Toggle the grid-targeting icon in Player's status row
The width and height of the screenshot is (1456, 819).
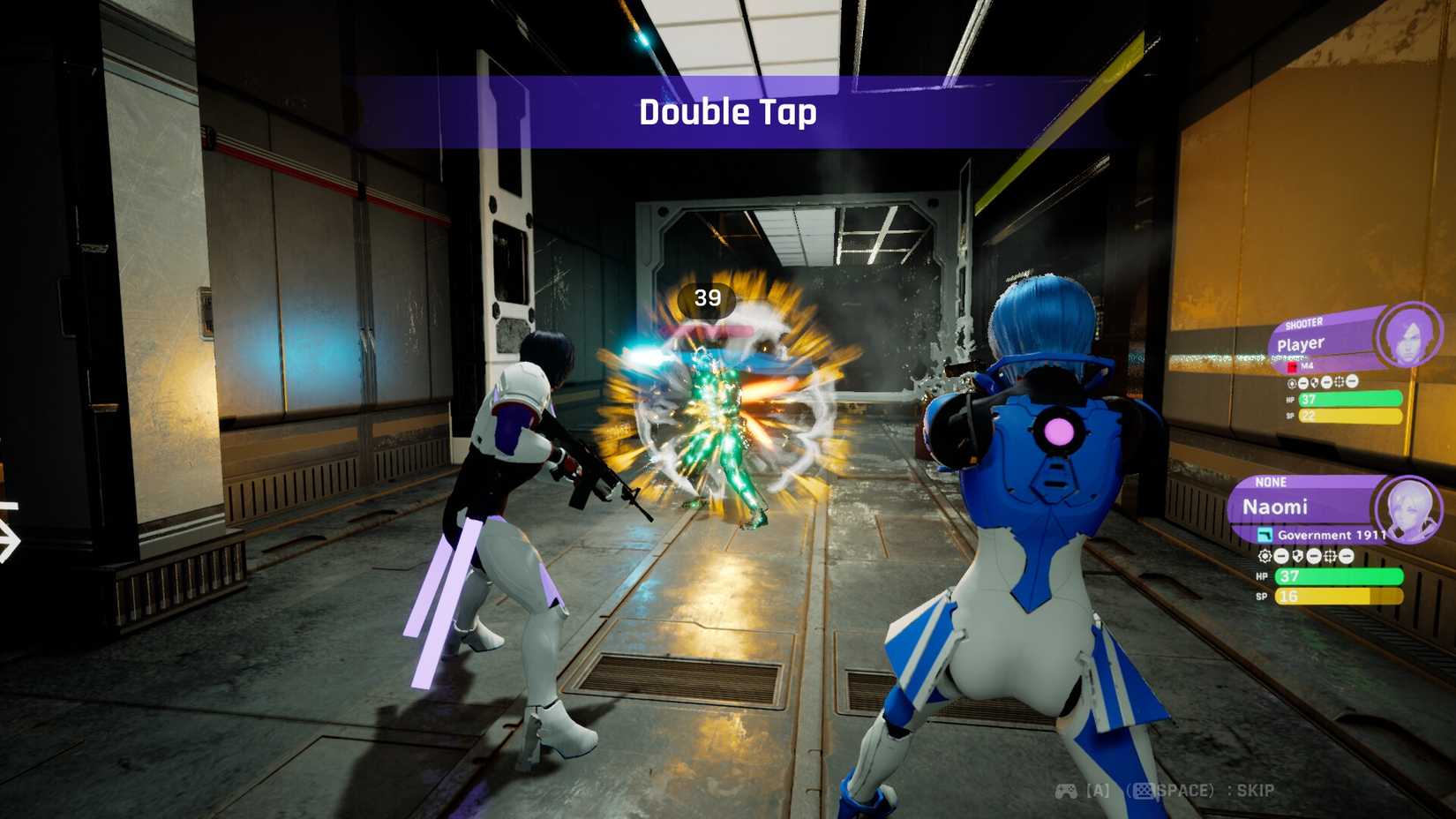coord(1337,381)
